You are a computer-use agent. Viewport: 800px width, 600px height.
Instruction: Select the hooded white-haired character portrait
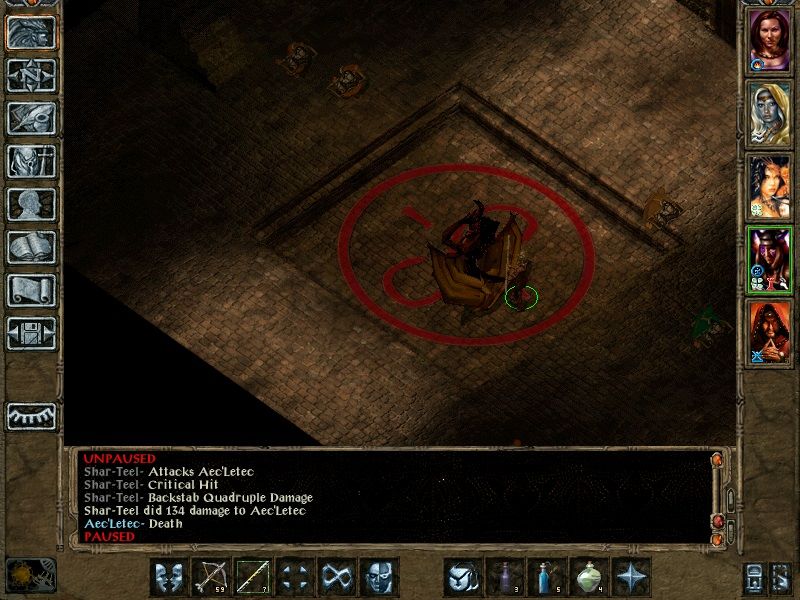[x=769, y=111]
